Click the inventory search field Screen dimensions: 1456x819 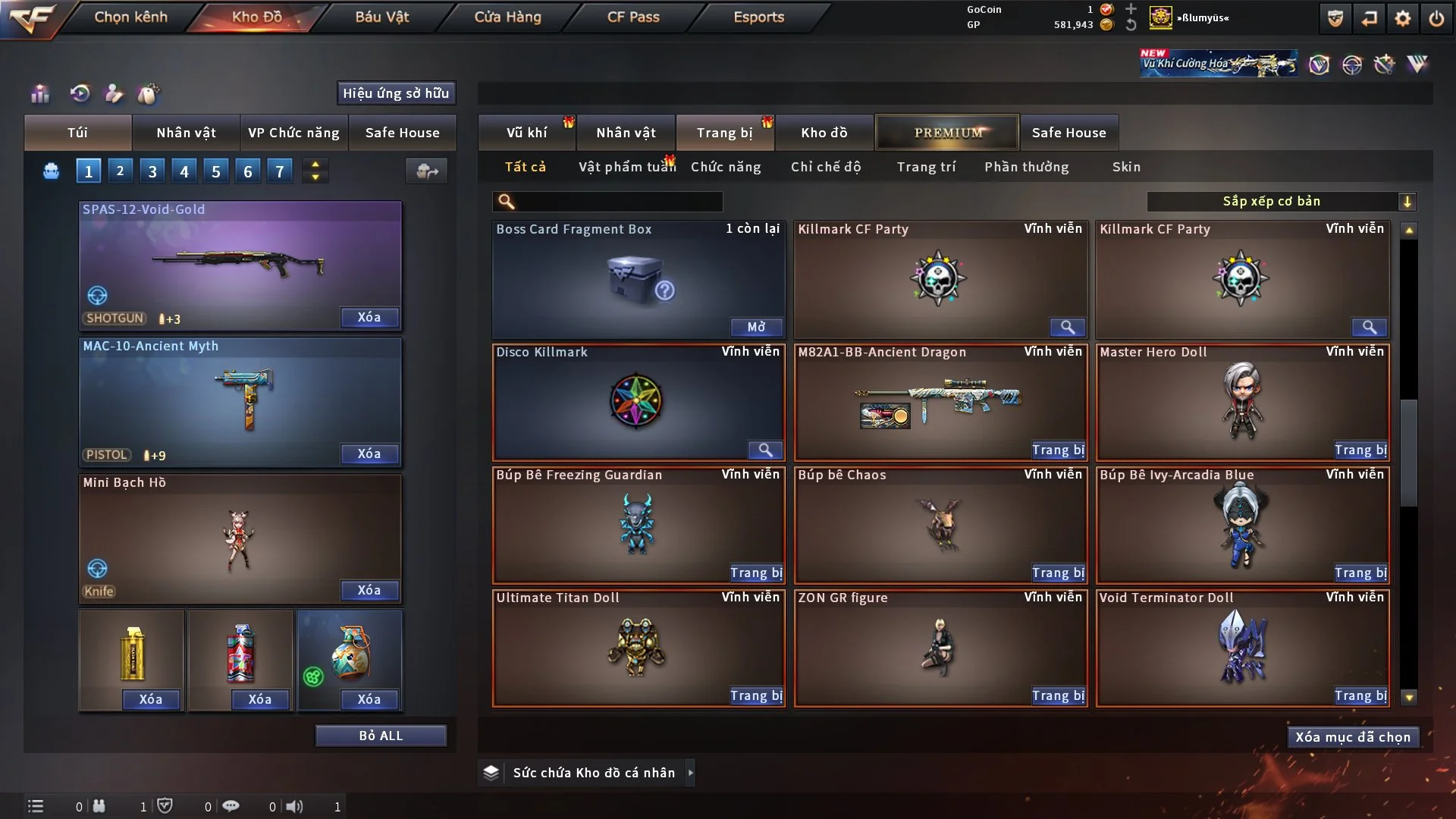click(618, 202)
